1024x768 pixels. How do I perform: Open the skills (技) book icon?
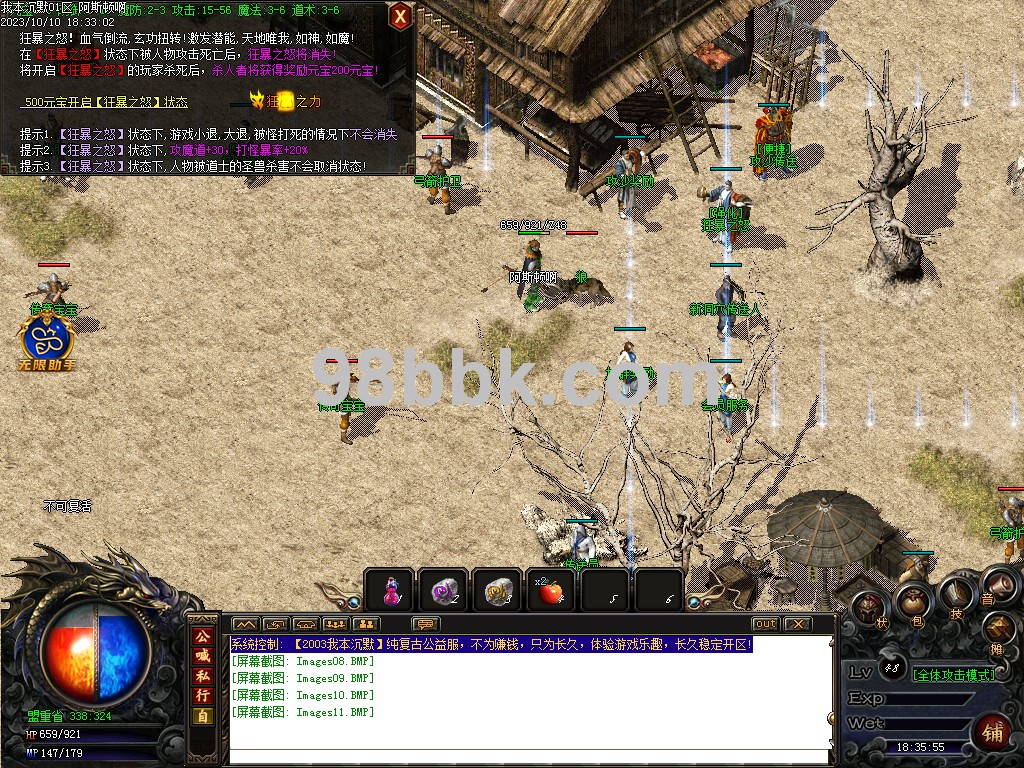pyautogui.click(x=956, y=594)
